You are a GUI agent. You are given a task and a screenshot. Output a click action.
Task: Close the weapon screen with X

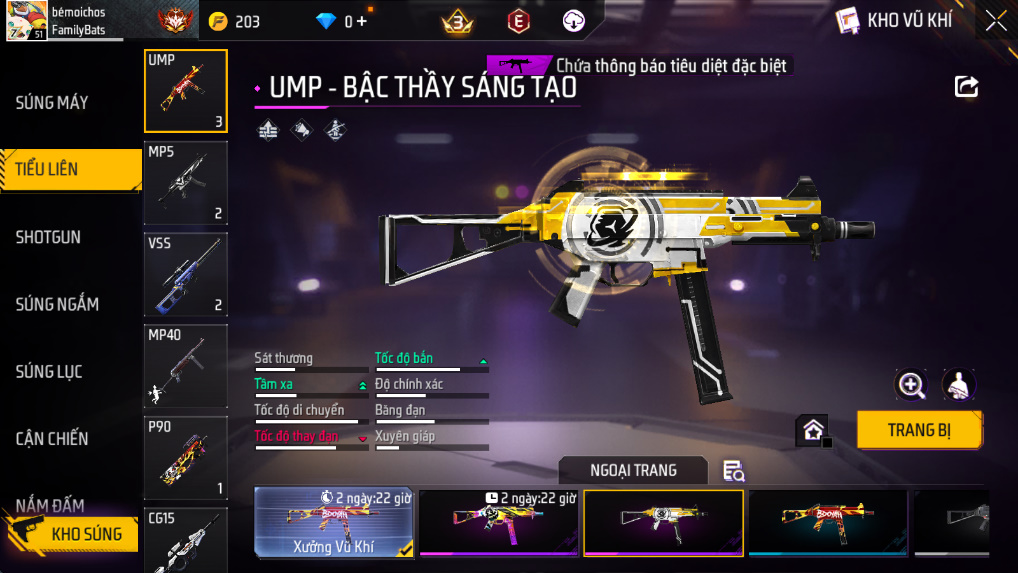[x=996, y=20]
